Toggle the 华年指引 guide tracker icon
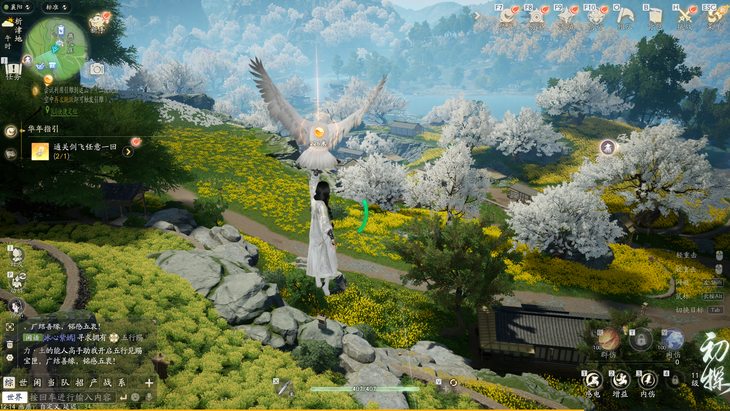This screenshot has width=730, height=411. click(x=11, y=130)
